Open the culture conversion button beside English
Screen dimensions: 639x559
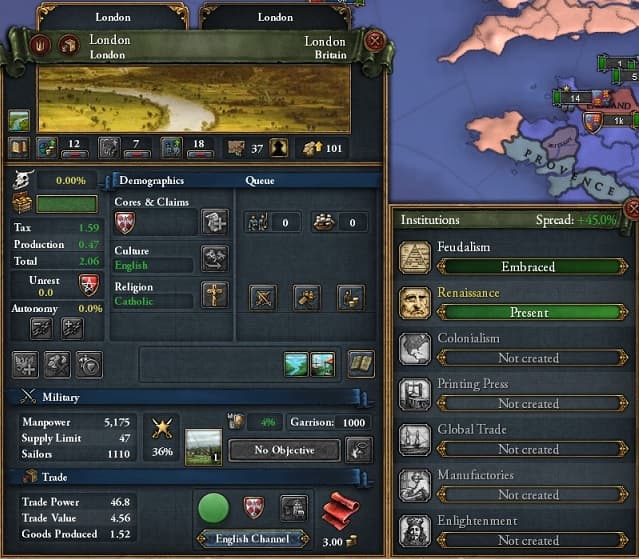(x=214, y=258)
